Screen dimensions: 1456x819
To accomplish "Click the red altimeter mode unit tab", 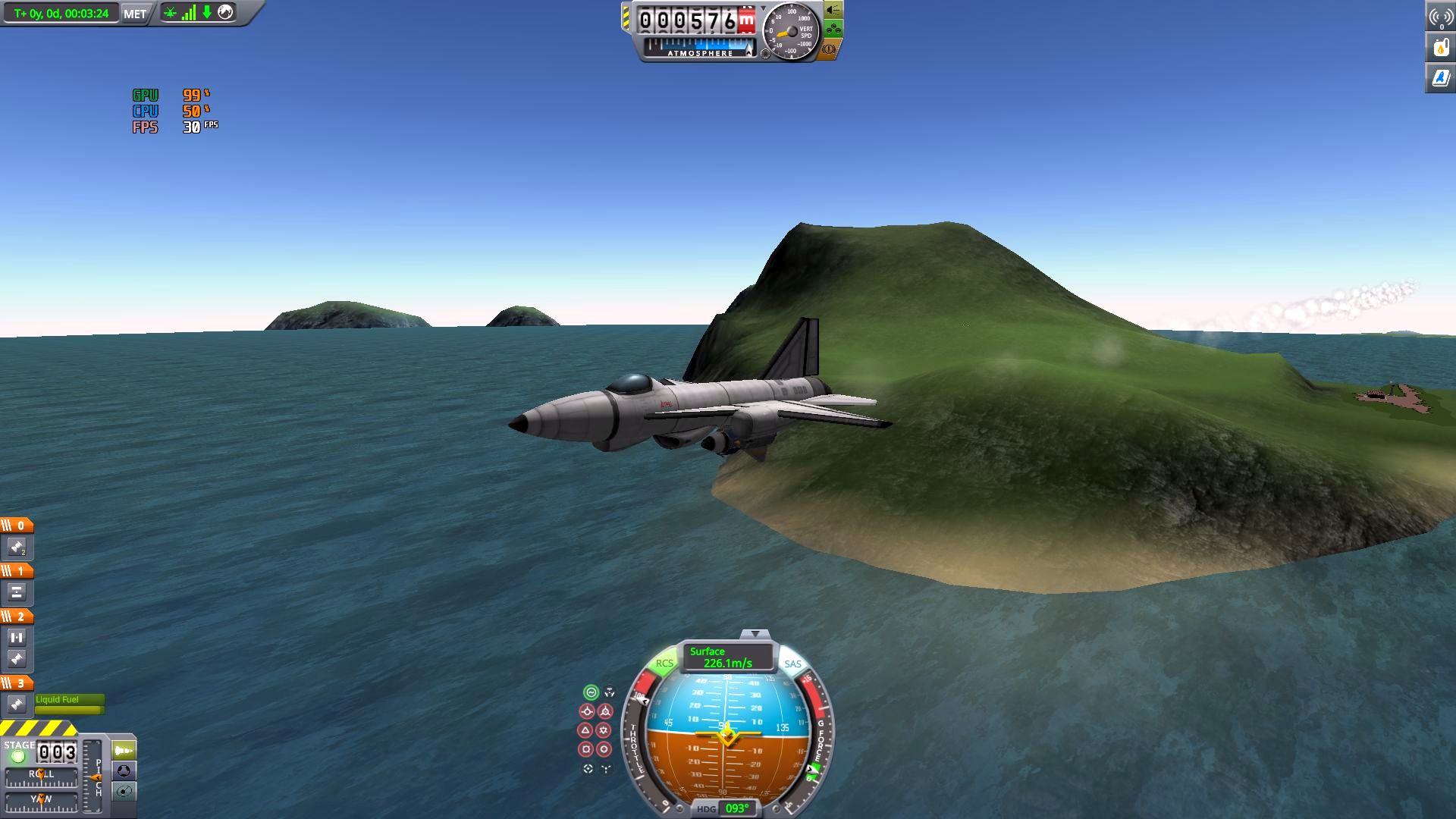I will coord(747,21).
